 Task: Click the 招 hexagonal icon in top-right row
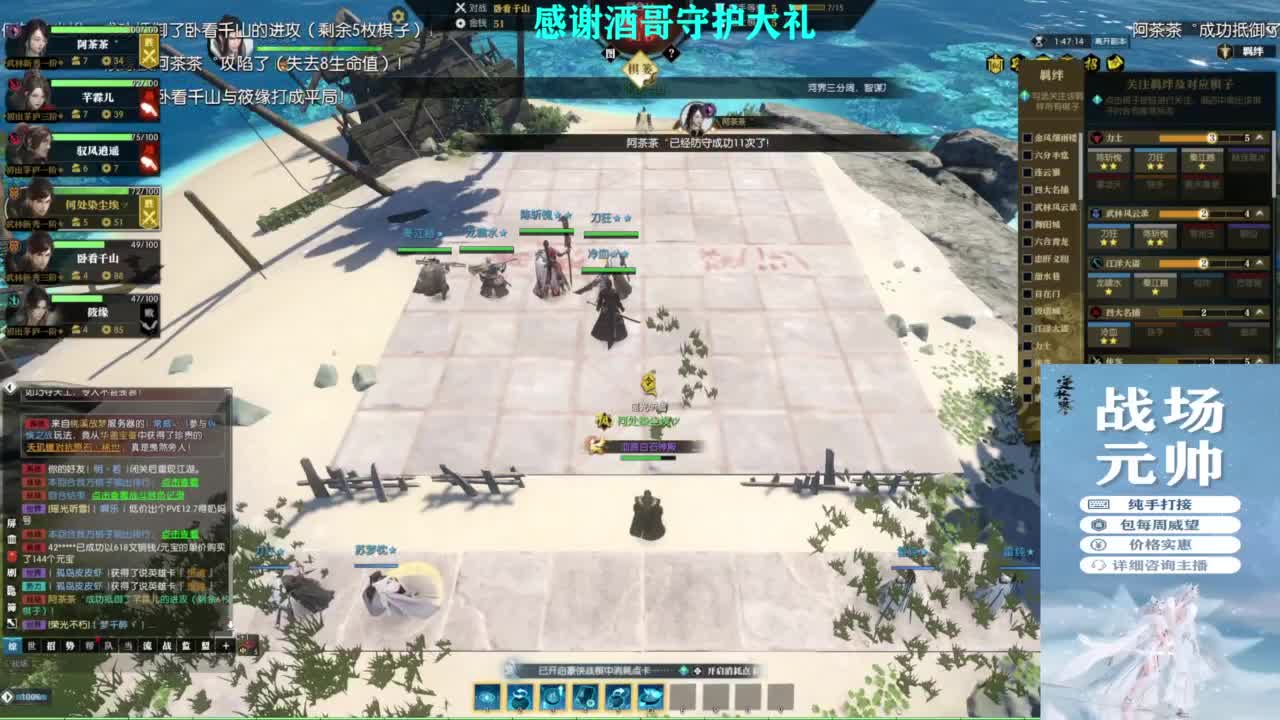(1093, 65)
